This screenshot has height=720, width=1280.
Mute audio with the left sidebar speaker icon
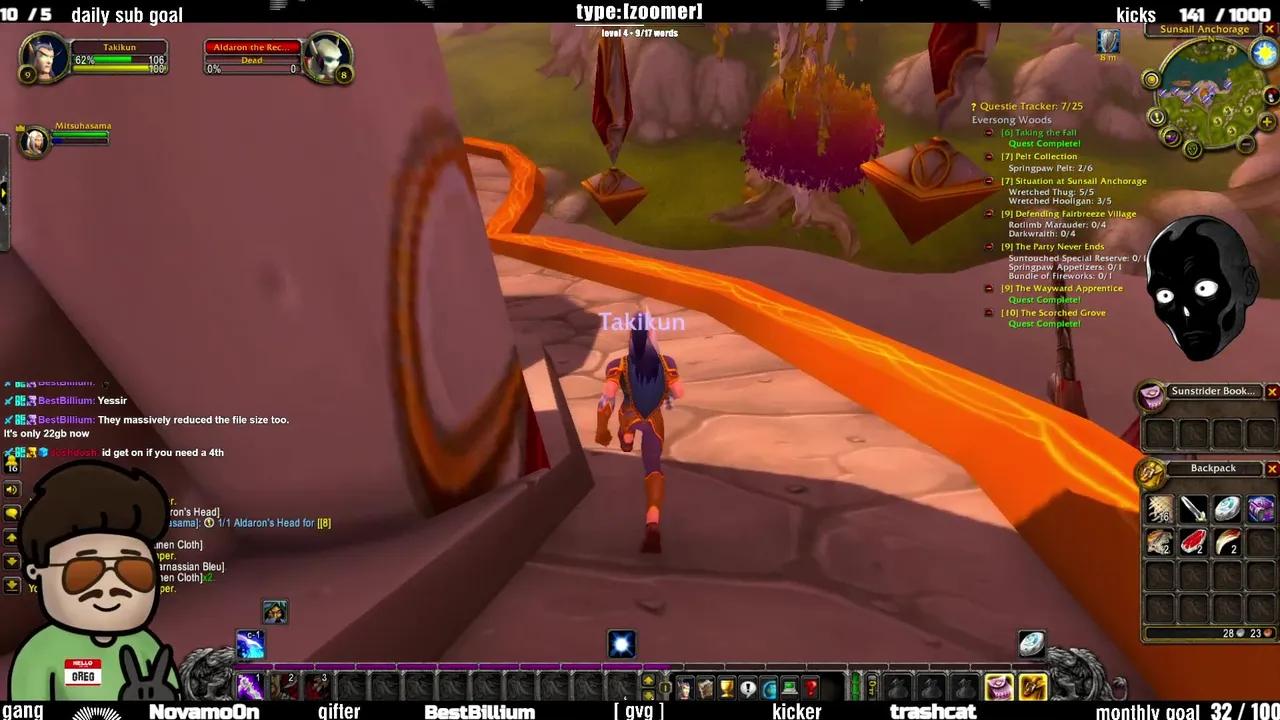[x=11, y=489]
